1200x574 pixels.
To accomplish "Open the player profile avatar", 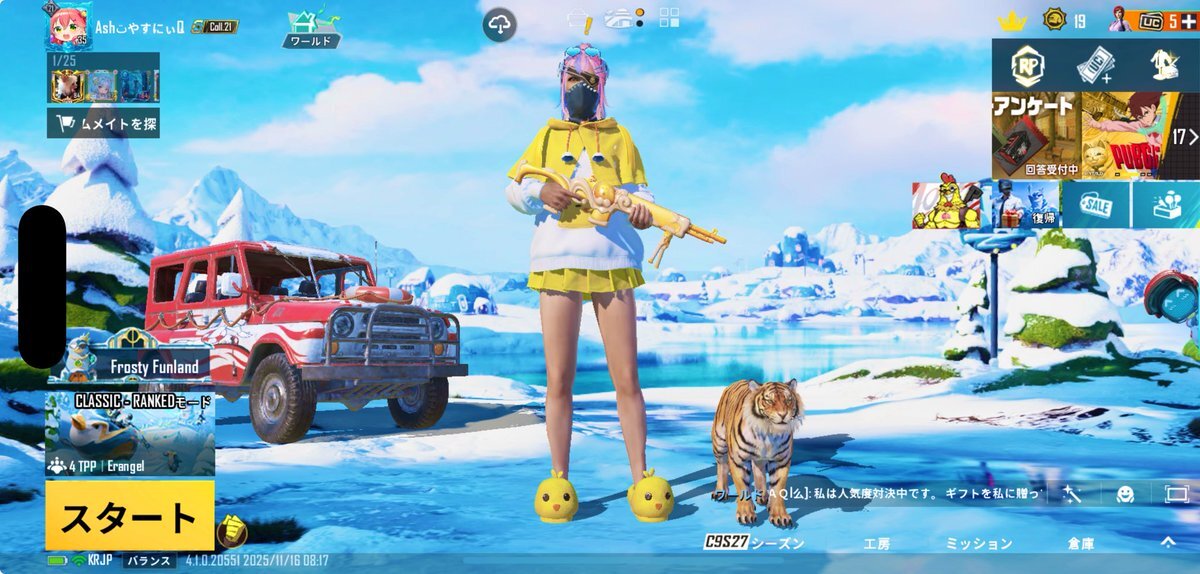I will pos(68,27).
